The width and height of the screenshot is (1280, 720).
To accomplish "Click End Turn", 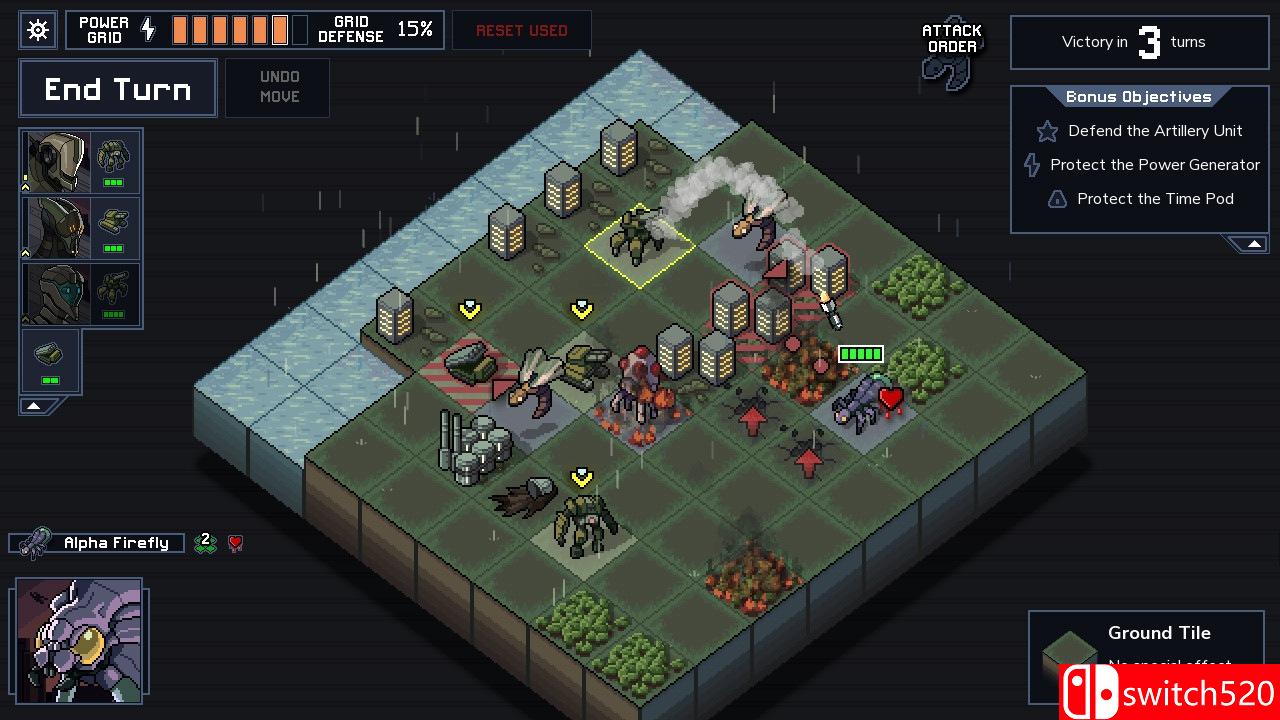I will point(117,88).
